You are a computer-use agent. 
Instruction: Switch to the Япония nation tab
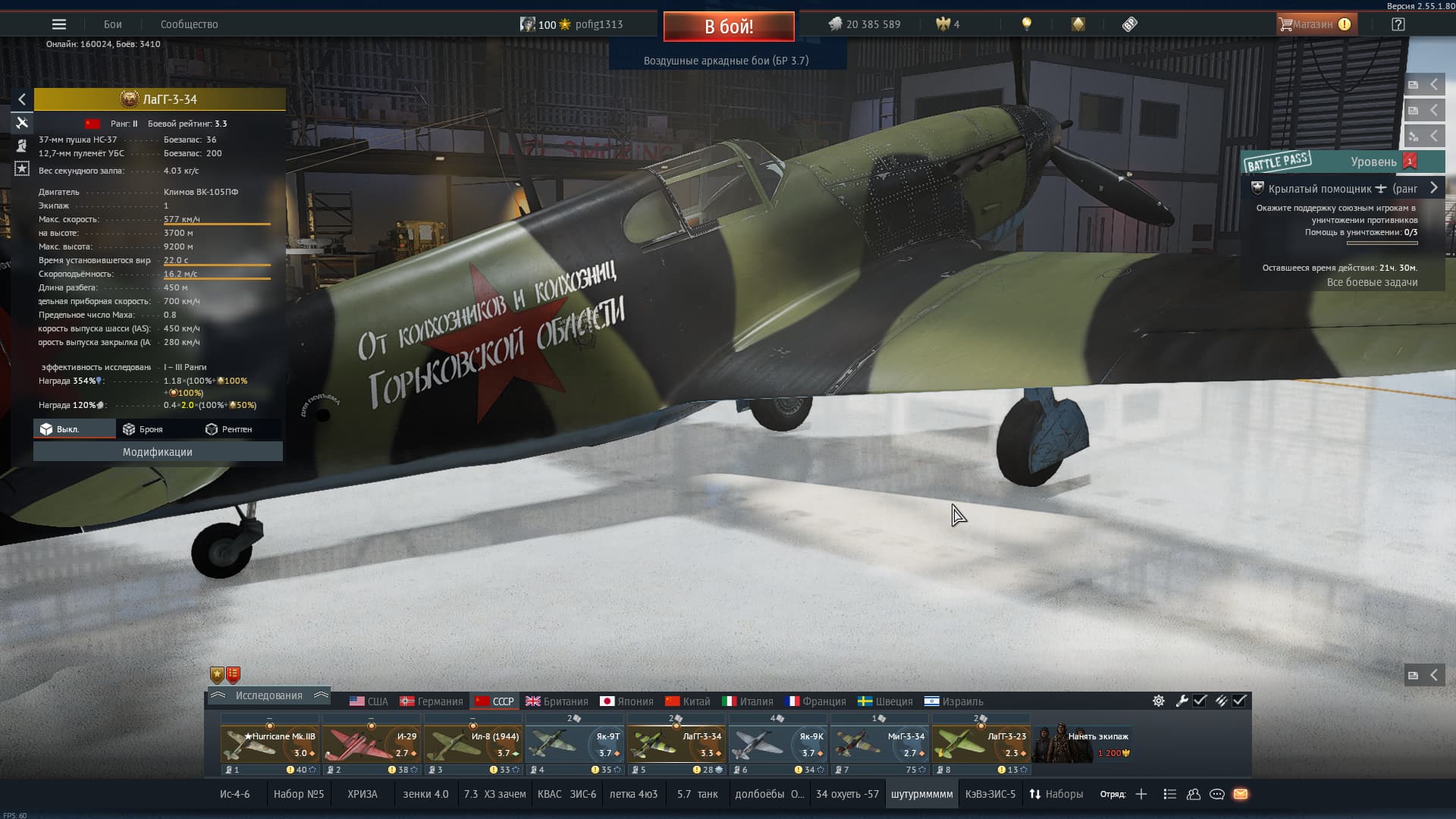(626, 701)
